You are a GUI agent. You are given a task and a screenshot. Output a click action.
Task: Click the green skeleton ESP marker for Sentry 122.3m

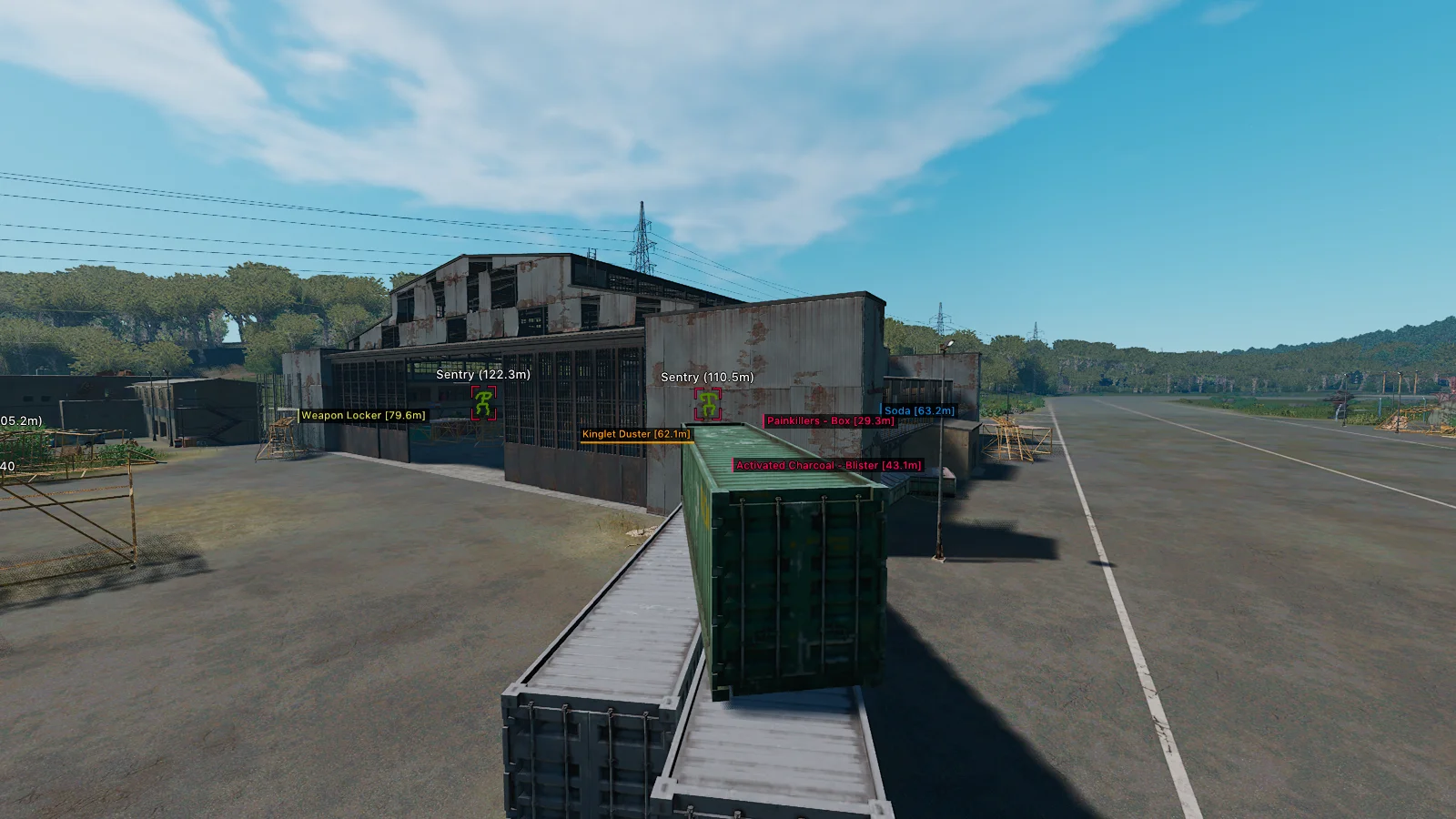click(x=483, y=403)
